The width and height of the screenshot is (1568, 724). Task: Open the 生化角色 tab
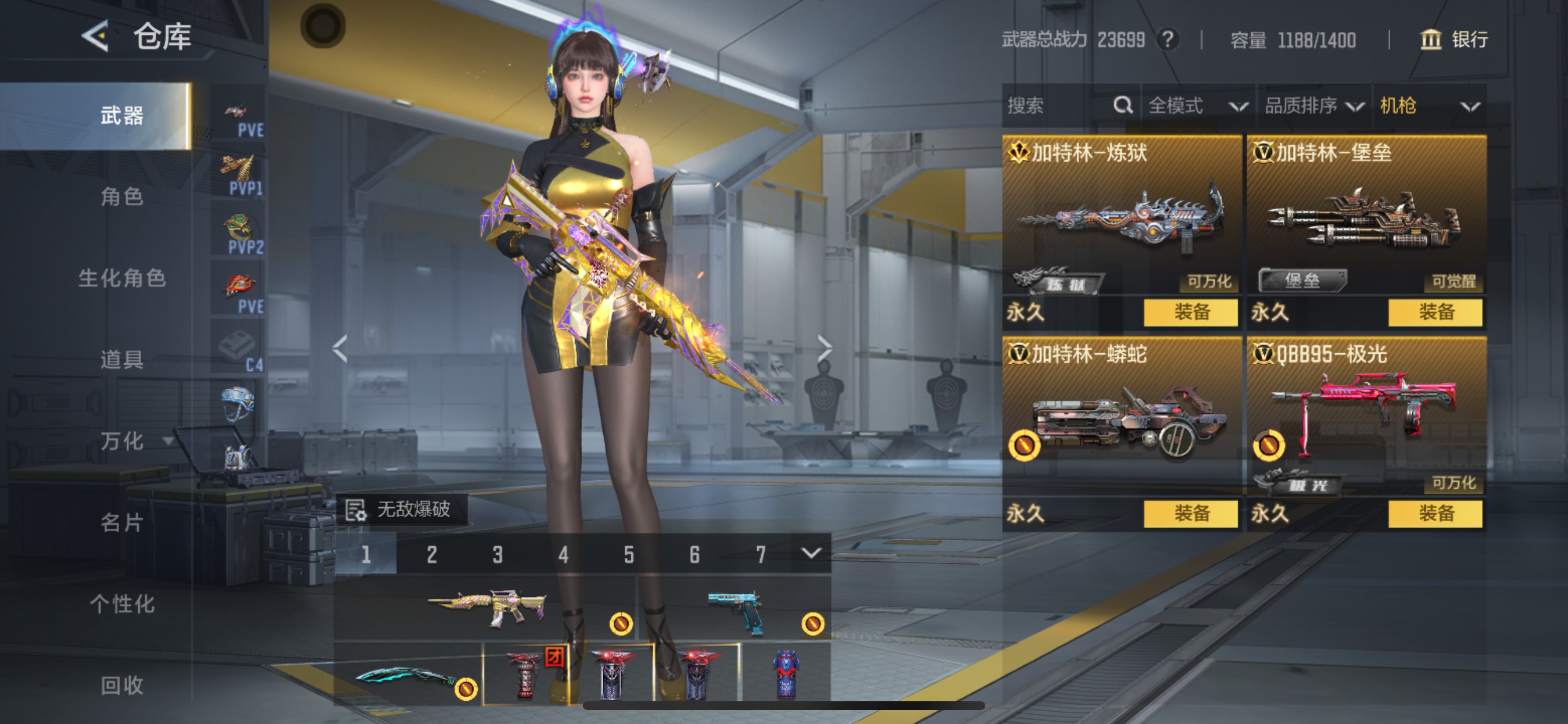122,278
